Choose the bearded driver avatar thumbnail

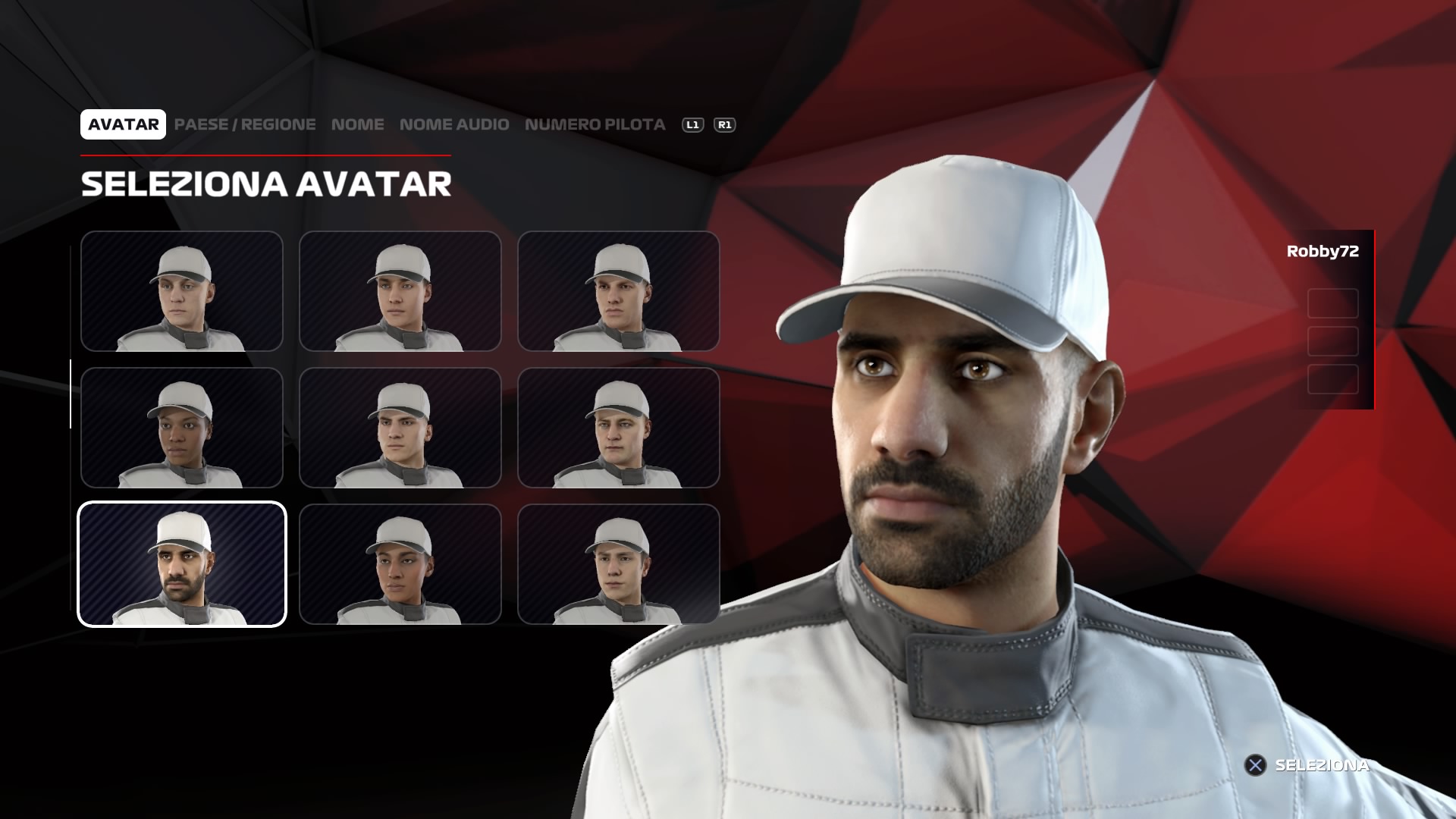[x=182, y=564]
